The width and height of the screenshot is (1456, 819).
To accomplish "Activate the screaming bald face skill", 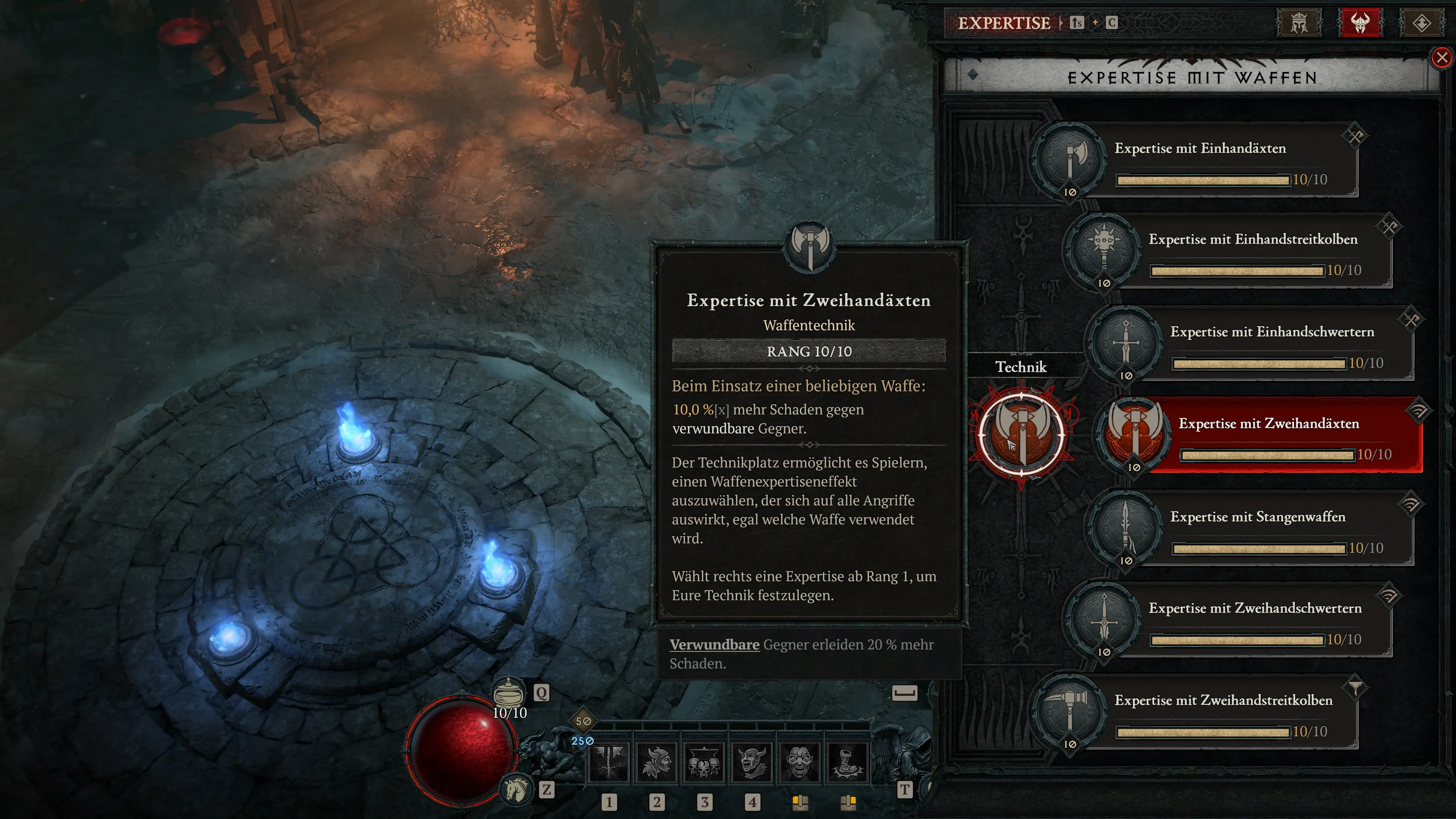I will [799, 761].
